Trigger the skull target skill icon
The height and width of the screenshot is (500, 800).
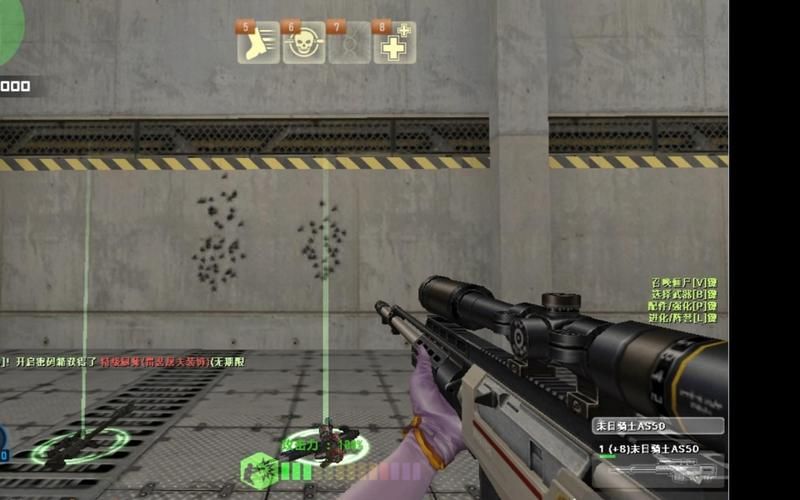point(304,43)
